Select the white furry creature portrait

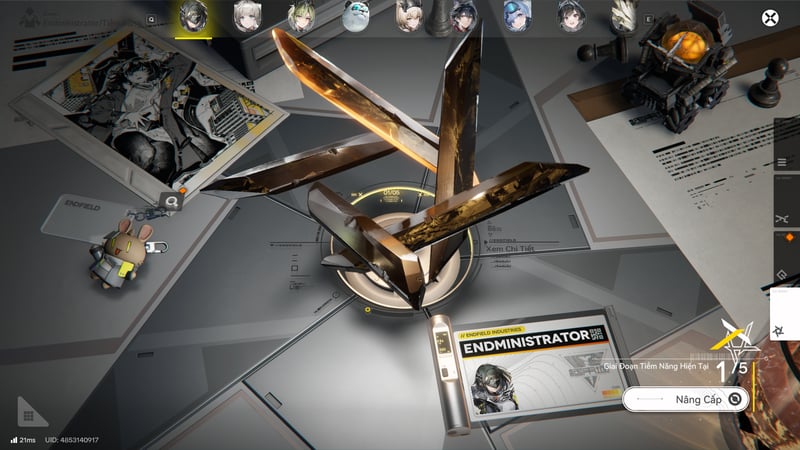[355, 17]
